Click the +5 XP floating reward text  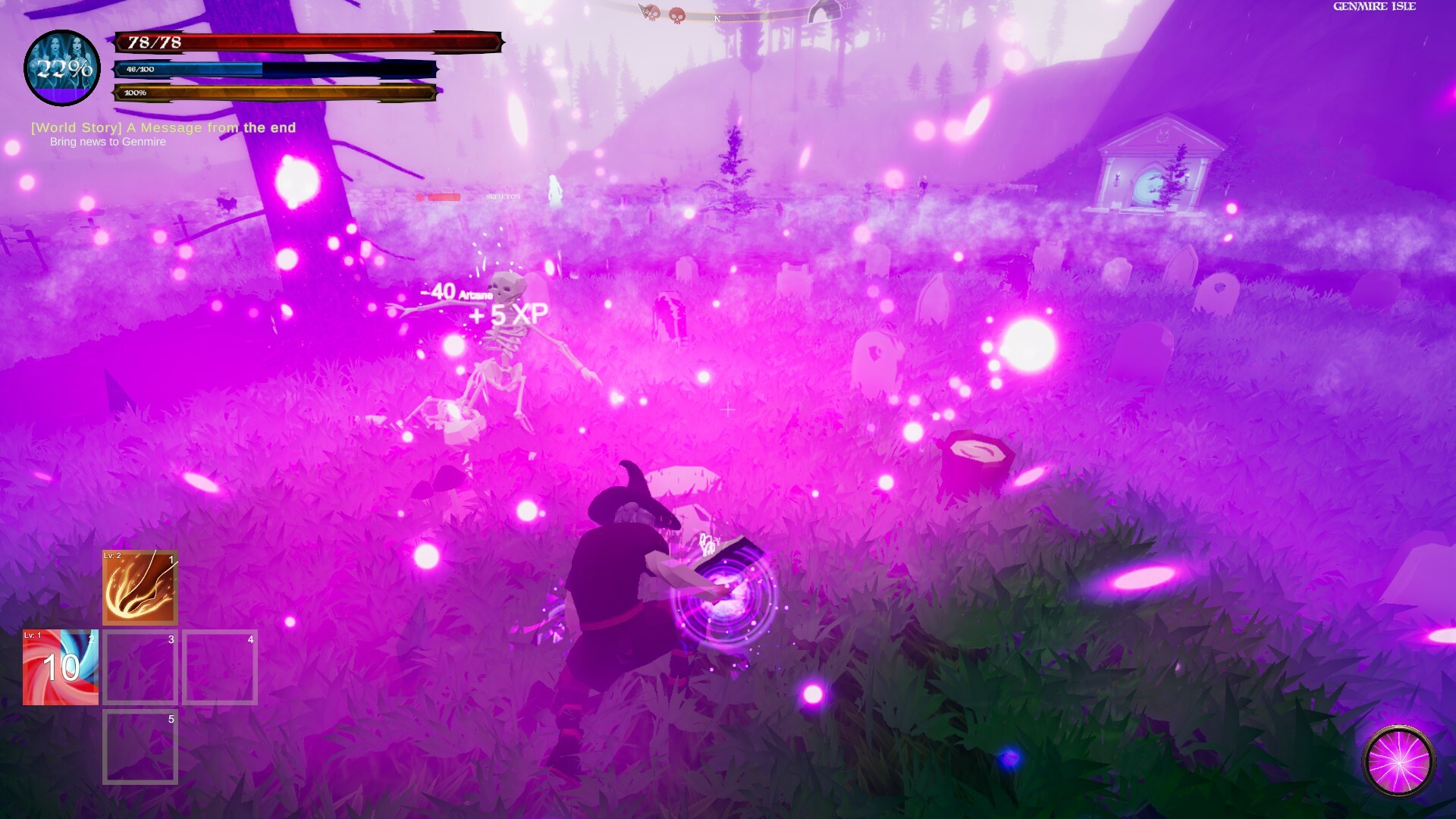(507, 315)
